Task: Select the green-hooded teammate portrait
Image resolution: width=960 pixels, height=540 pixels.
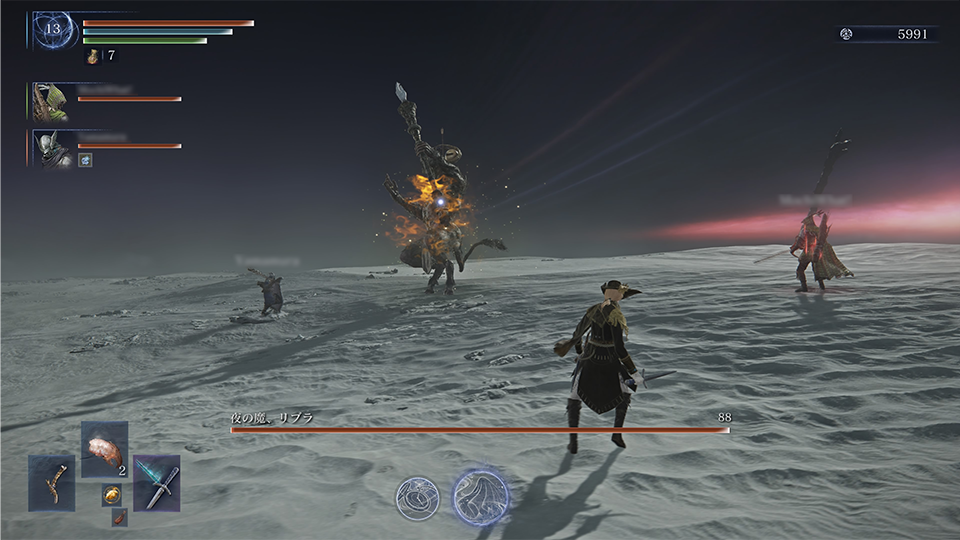Action: (x=48, y=101)
